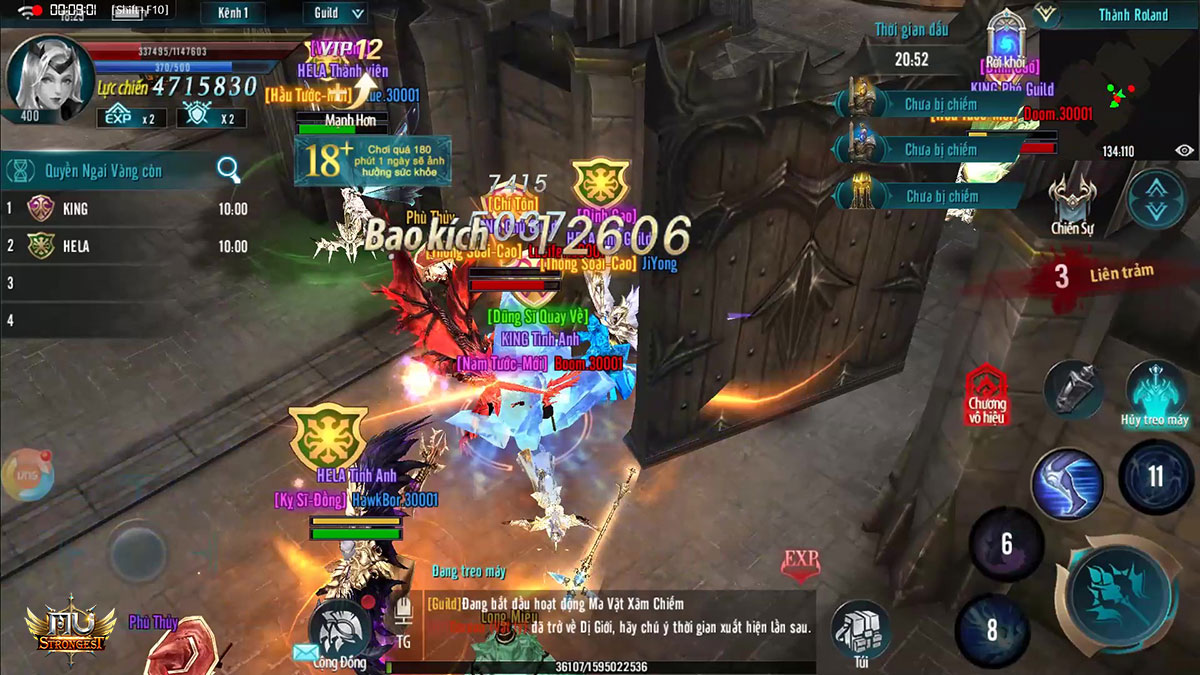This screenshot has height=675, width=1200.
Task: Click the Rời khỏi exit portal button
Action: point(1006,42)
